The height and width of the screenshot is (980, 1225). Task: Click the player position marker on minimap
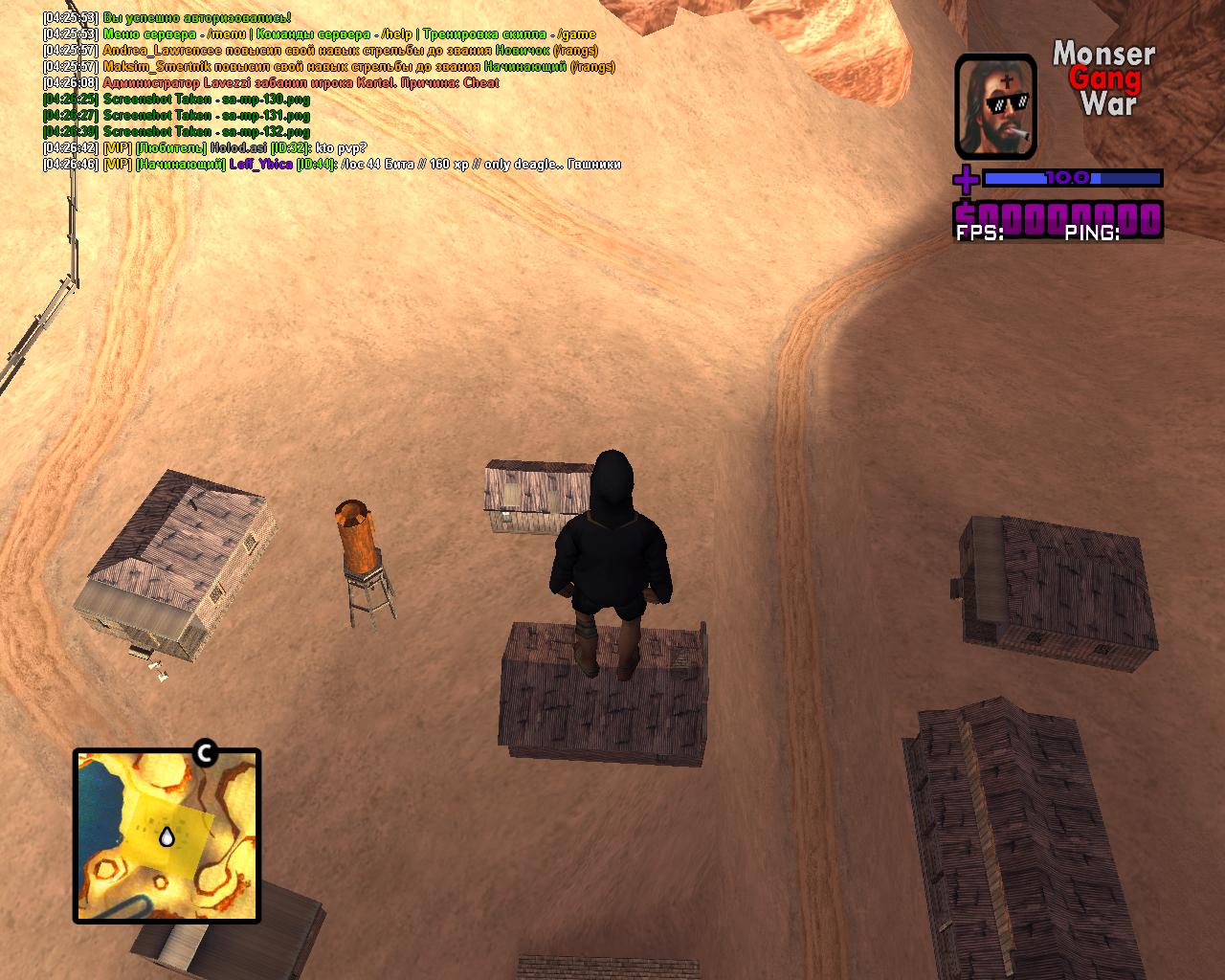tap(167, 837)
